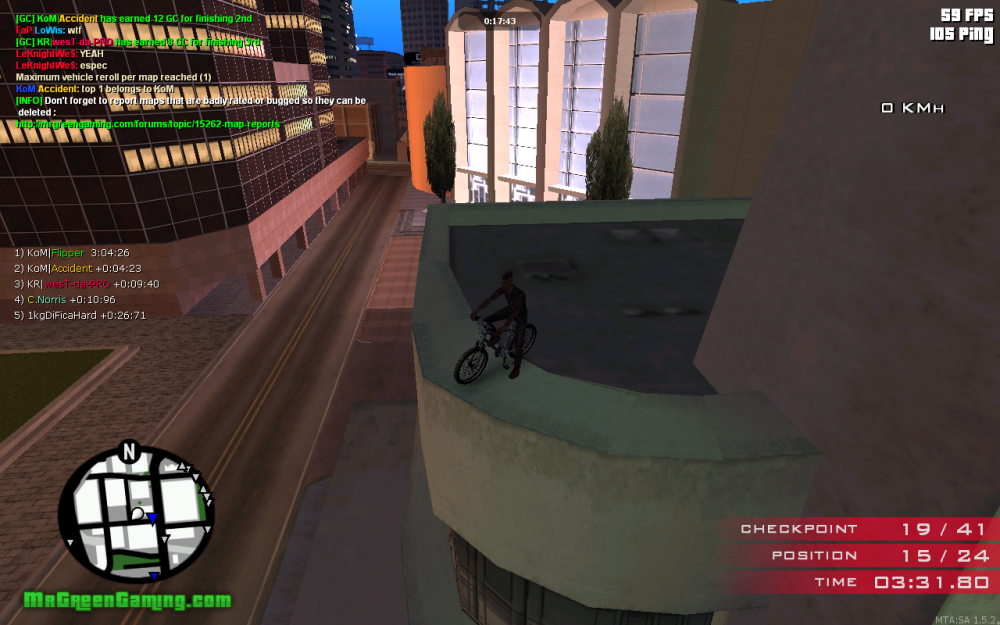
Task: Select KoM|Accident's row in the ranking list
Action: point(77,268)
